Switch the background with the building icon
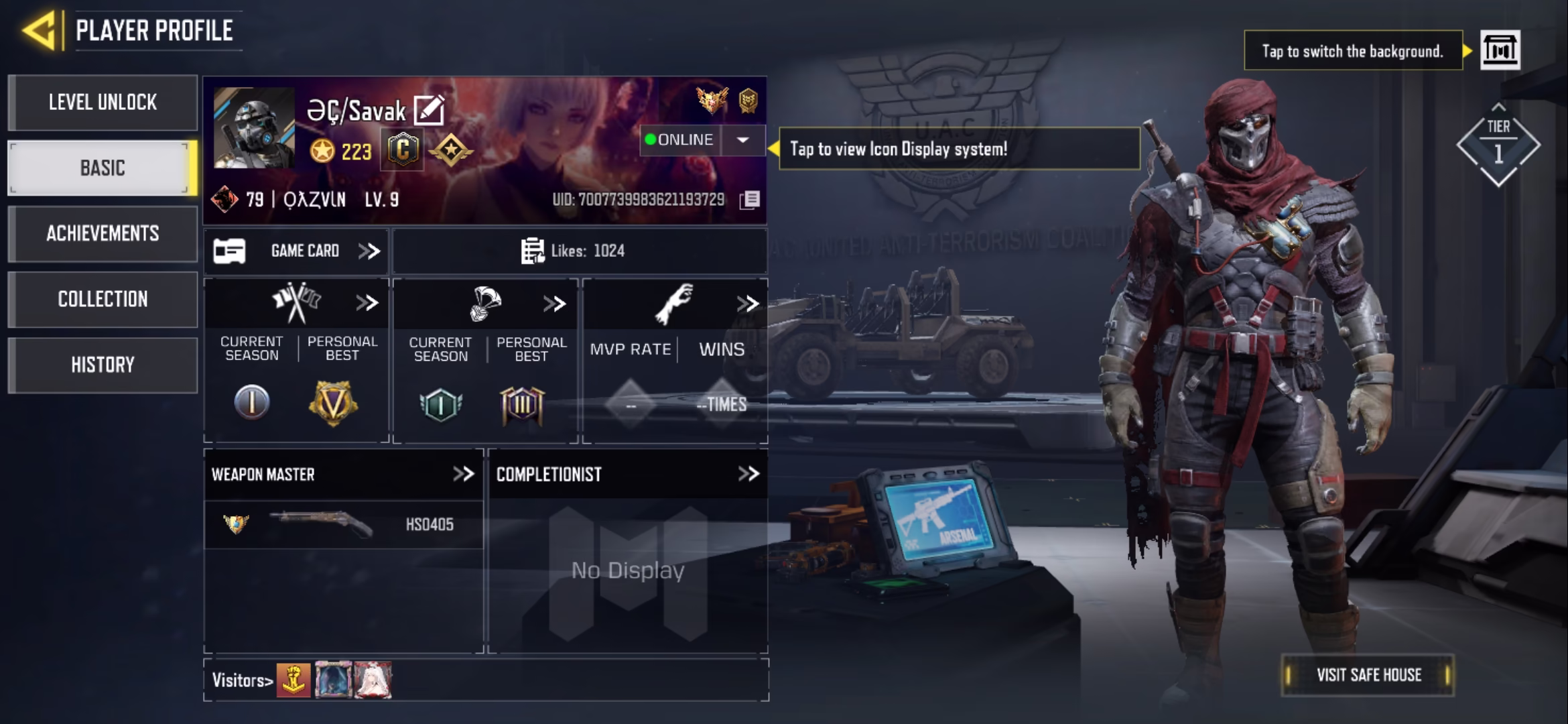Viewport: 1568px width, 724px height. 1500,50
